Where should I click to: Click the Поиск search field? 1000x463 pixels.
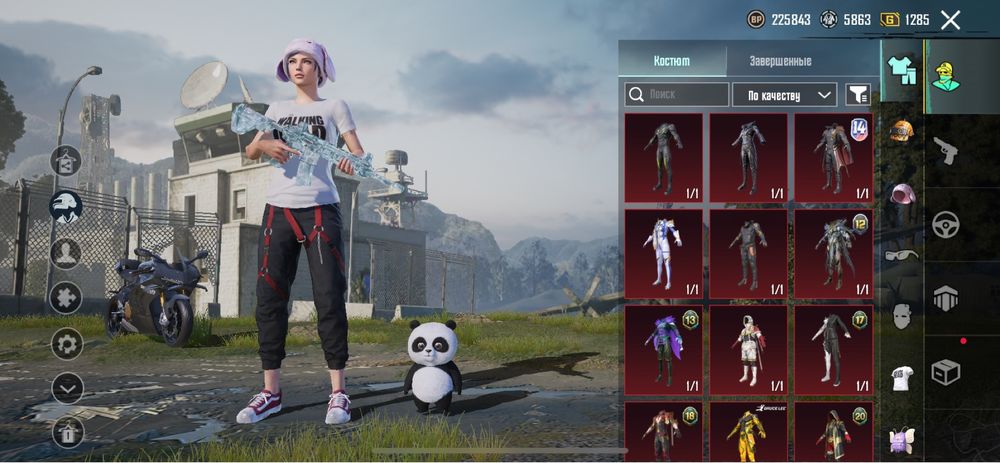(677, 95)
